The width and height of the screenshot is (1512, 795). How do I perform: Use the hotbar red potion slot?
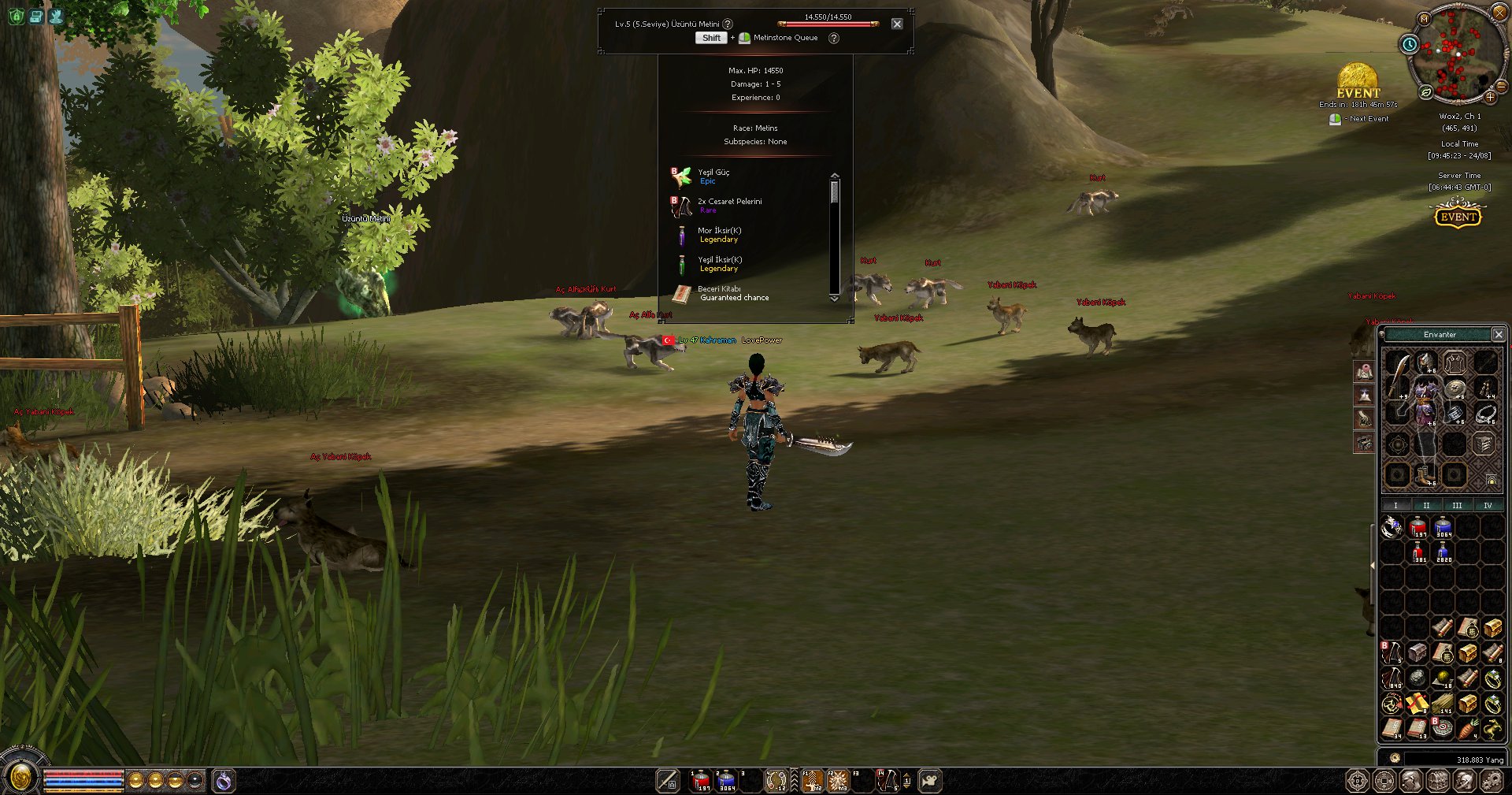pos(700,780)
